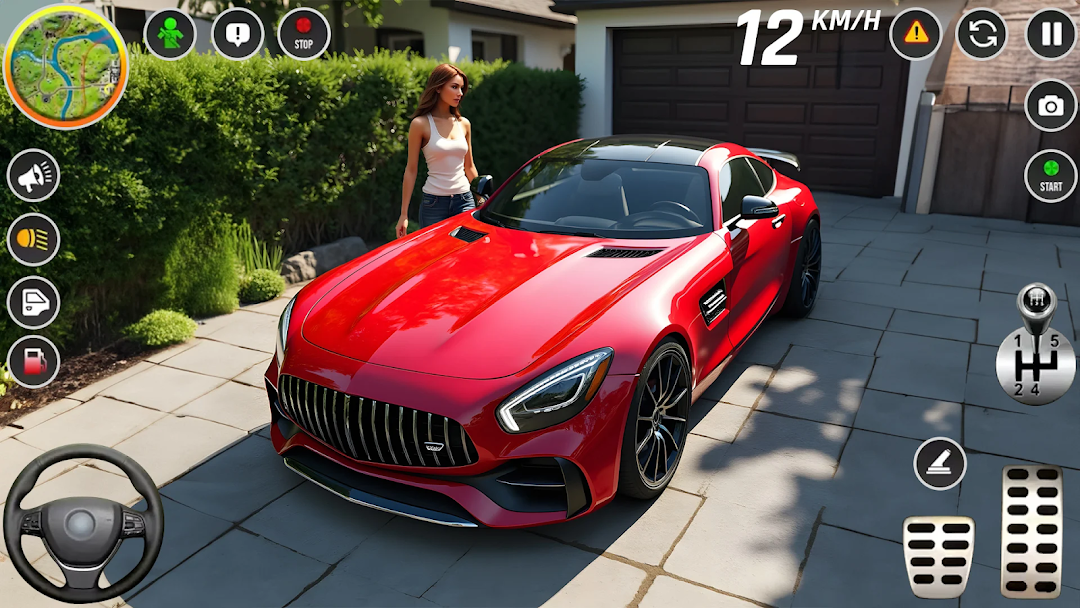Open the car door icon
The image size is (1080, 608).
(34, 302)
